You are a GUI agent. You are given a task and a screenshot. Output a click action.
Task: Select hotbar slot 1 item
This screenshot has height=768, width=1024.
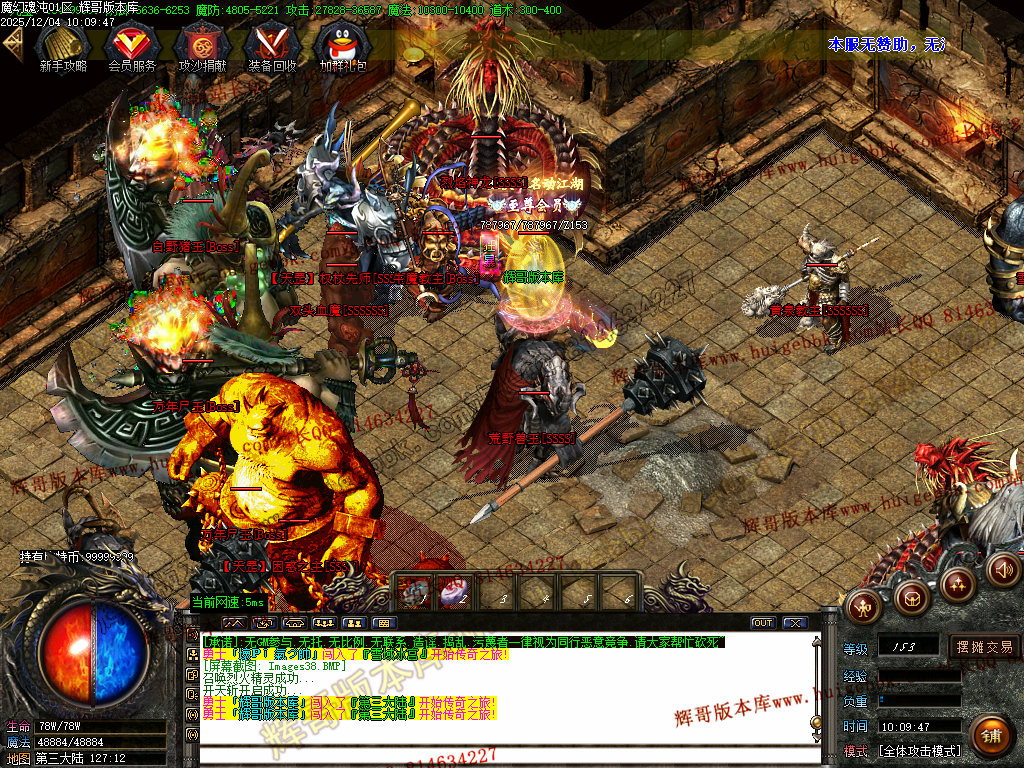point(414,593)
